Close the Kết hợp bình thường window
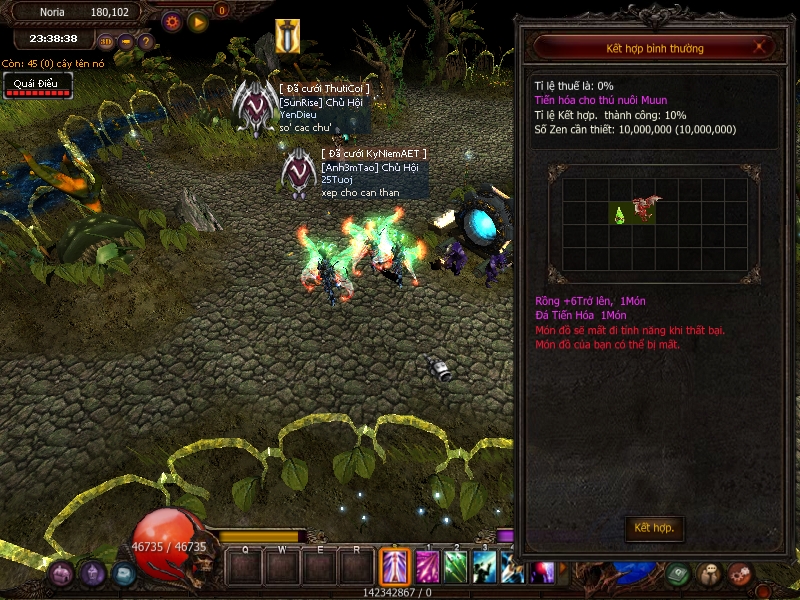800x600 pixels. (x=760, y=47)
